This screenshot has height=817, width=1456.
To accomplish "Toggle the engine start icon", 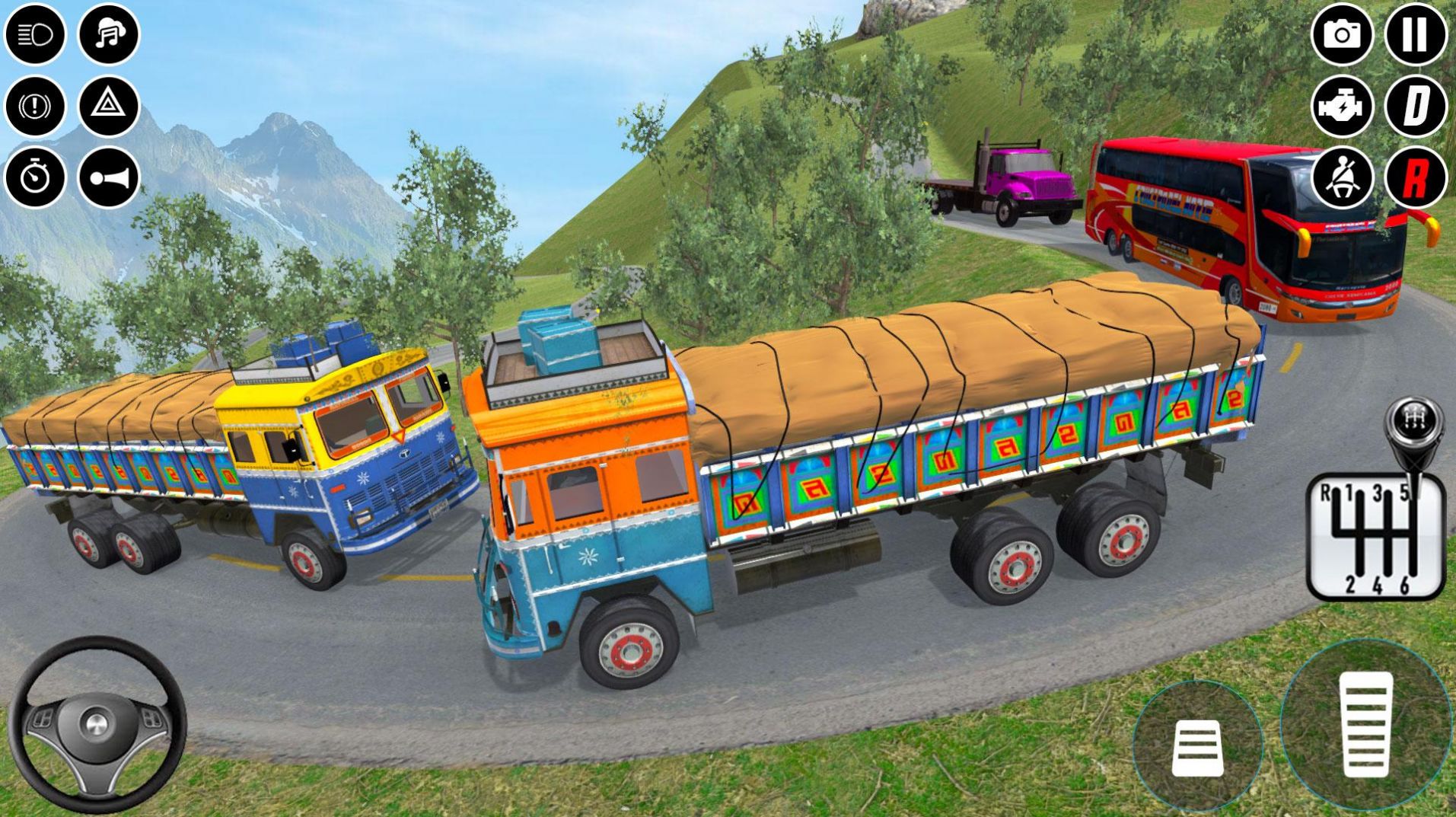I will pyautogui.click(x=1342, y=106).
